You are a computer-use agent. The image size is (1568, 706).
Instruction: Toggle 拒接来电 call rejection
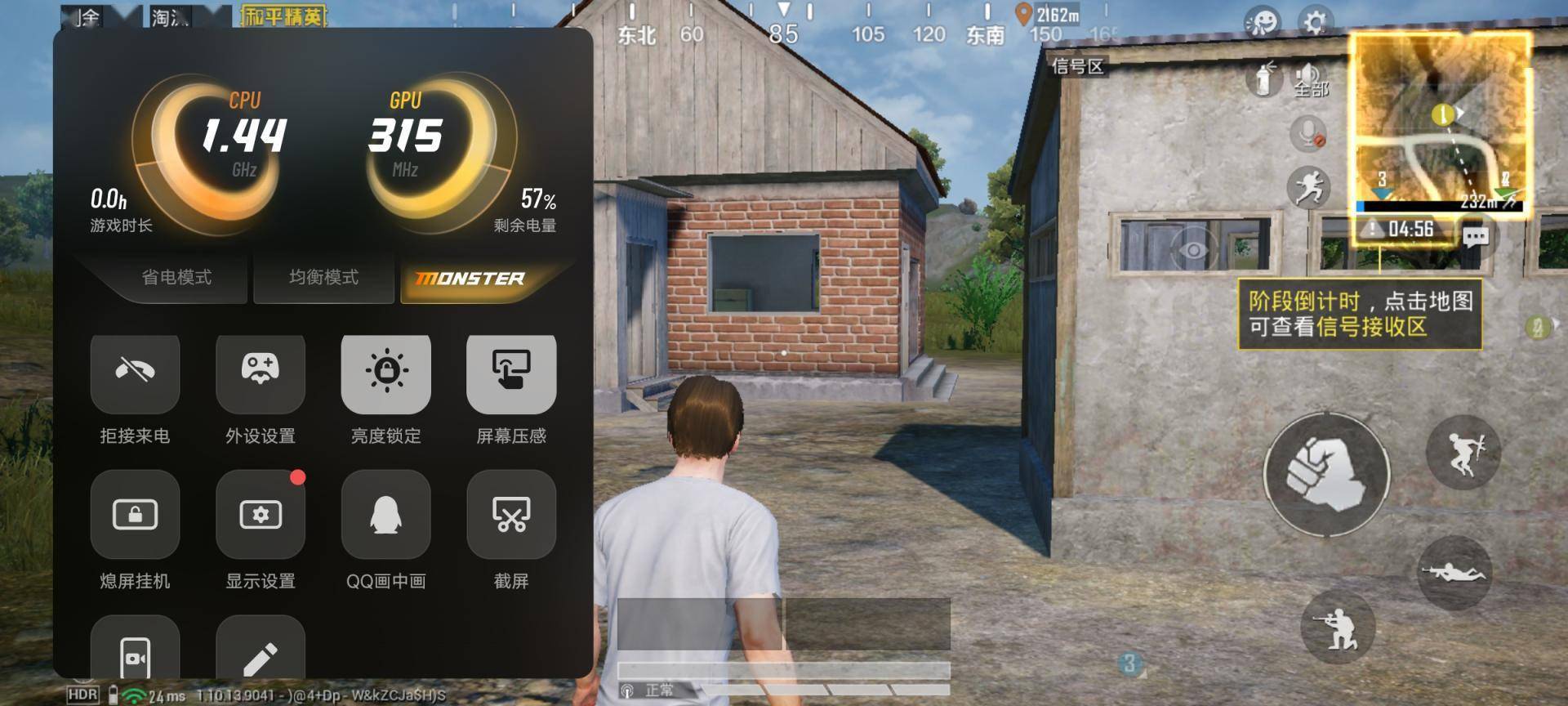click(135, 372)
